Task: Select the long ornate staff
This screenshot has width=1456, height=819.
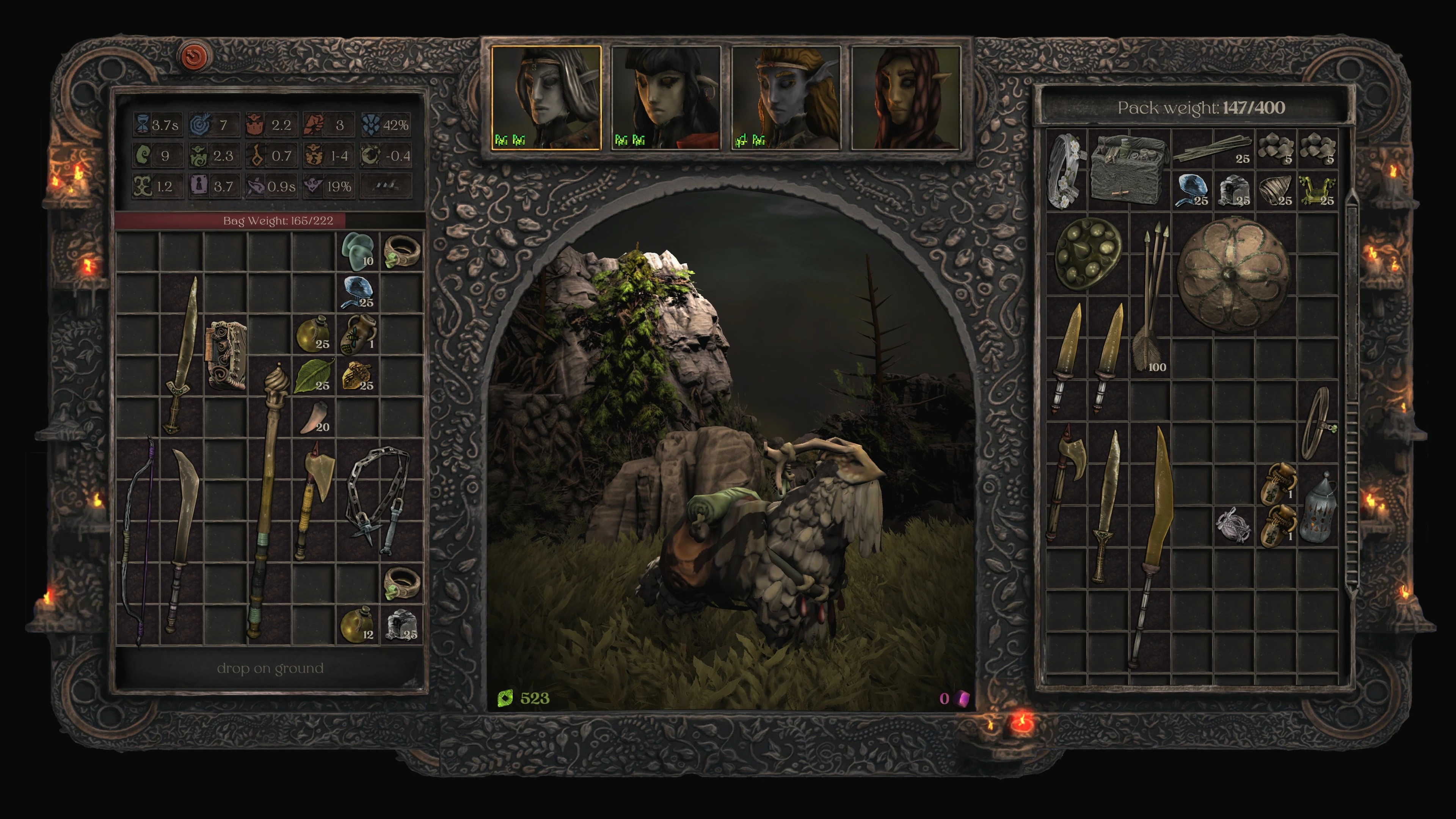Action: click(269, 503)
